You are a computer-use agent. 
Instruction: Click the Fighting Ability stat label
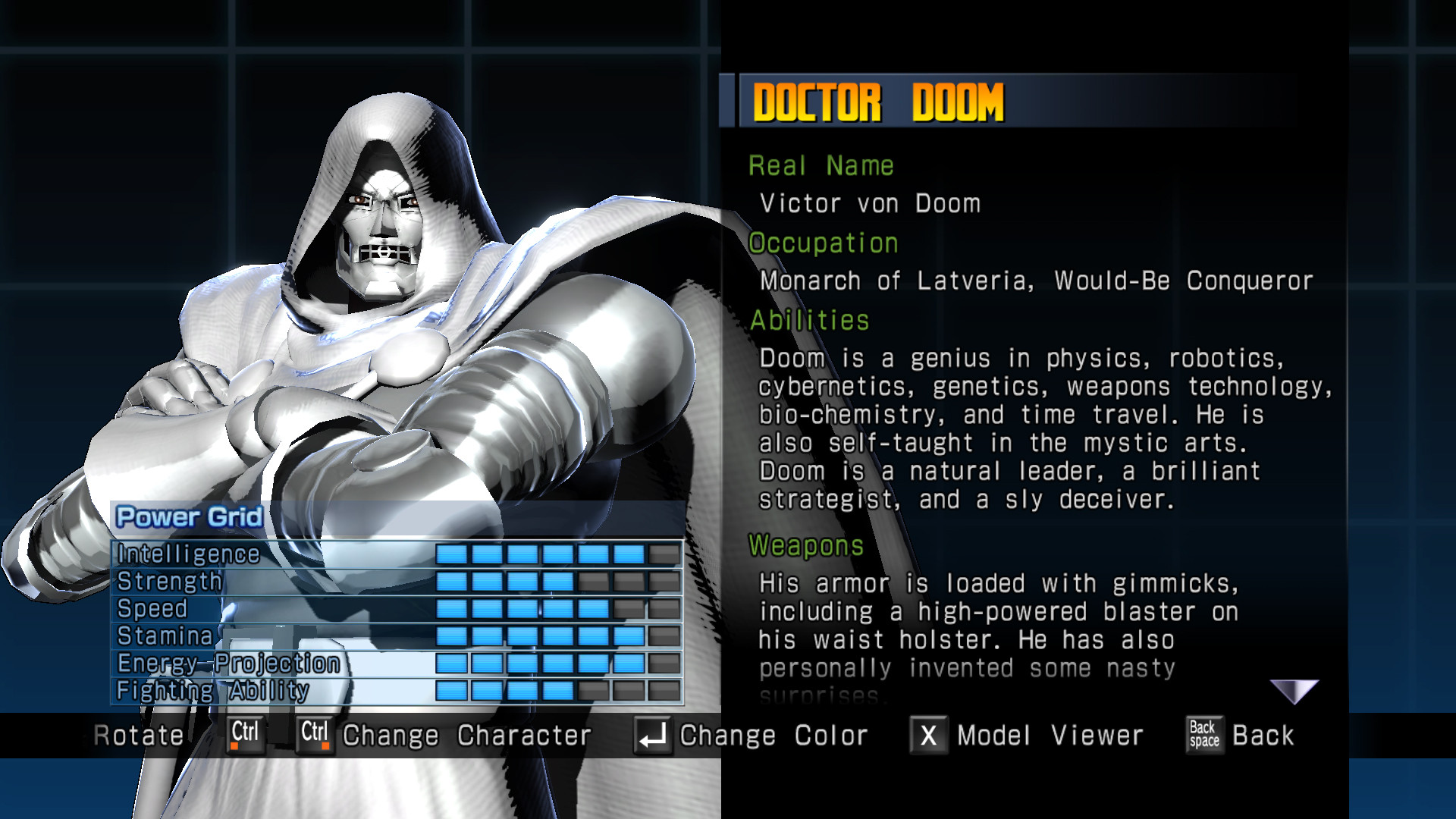(x=214, y=690)
